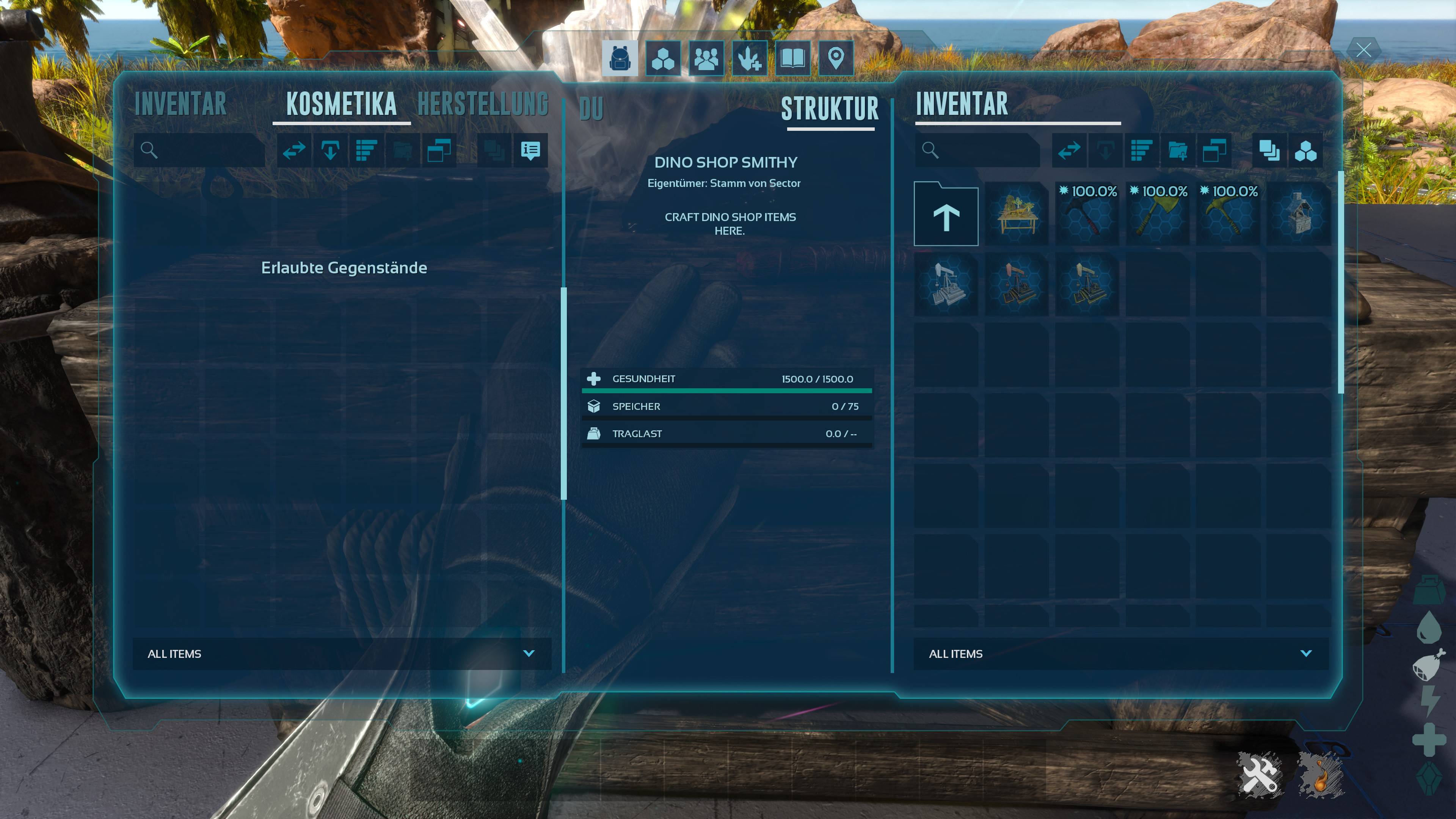
Task: Click the structure inventory search field
Action: coord(984,151)
